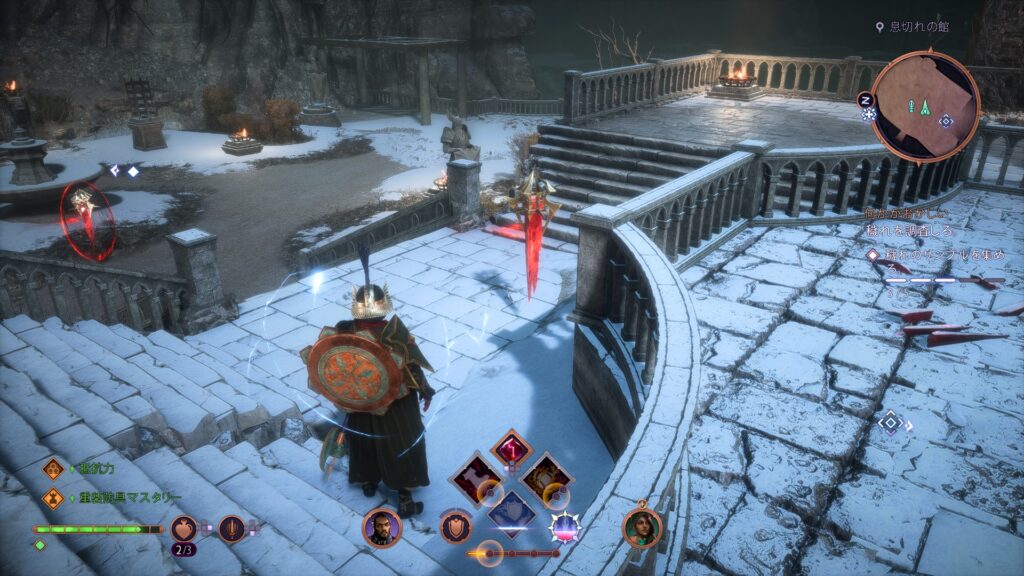1024x576 pixels.
Task: Activate the left dark red diamond ability
Action: pos(475,478)
